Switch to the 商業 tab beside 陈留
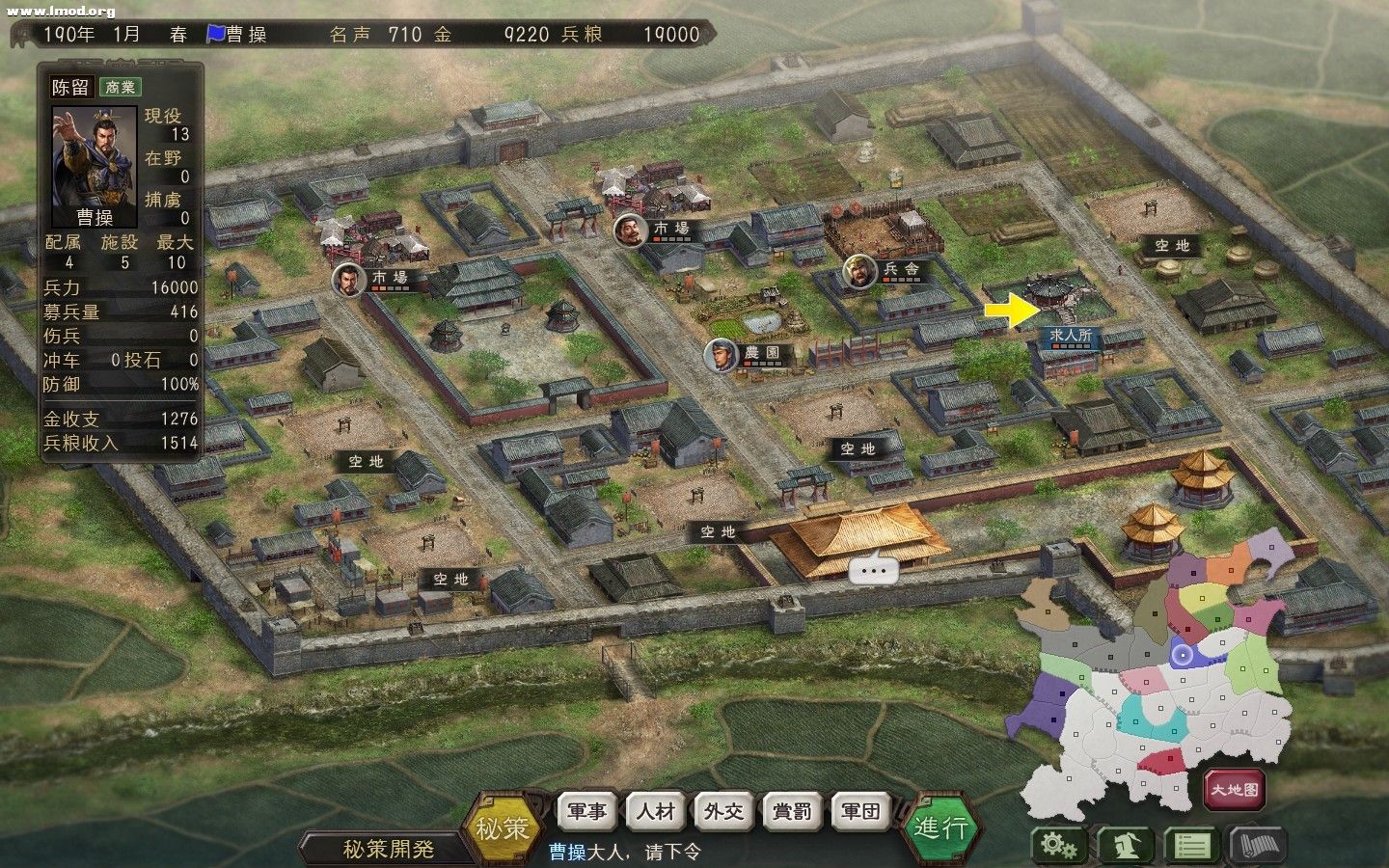1389x868 pixels. [120, 89]
